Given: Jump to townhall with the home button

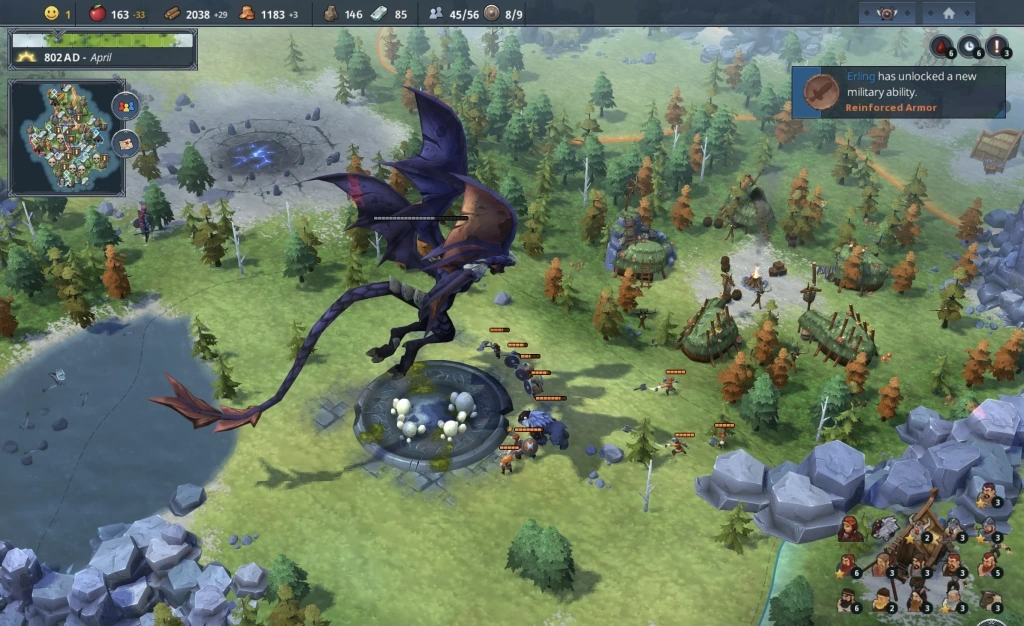Looking at the screenshot, I should pyautogui.click(x=949, y=13).
